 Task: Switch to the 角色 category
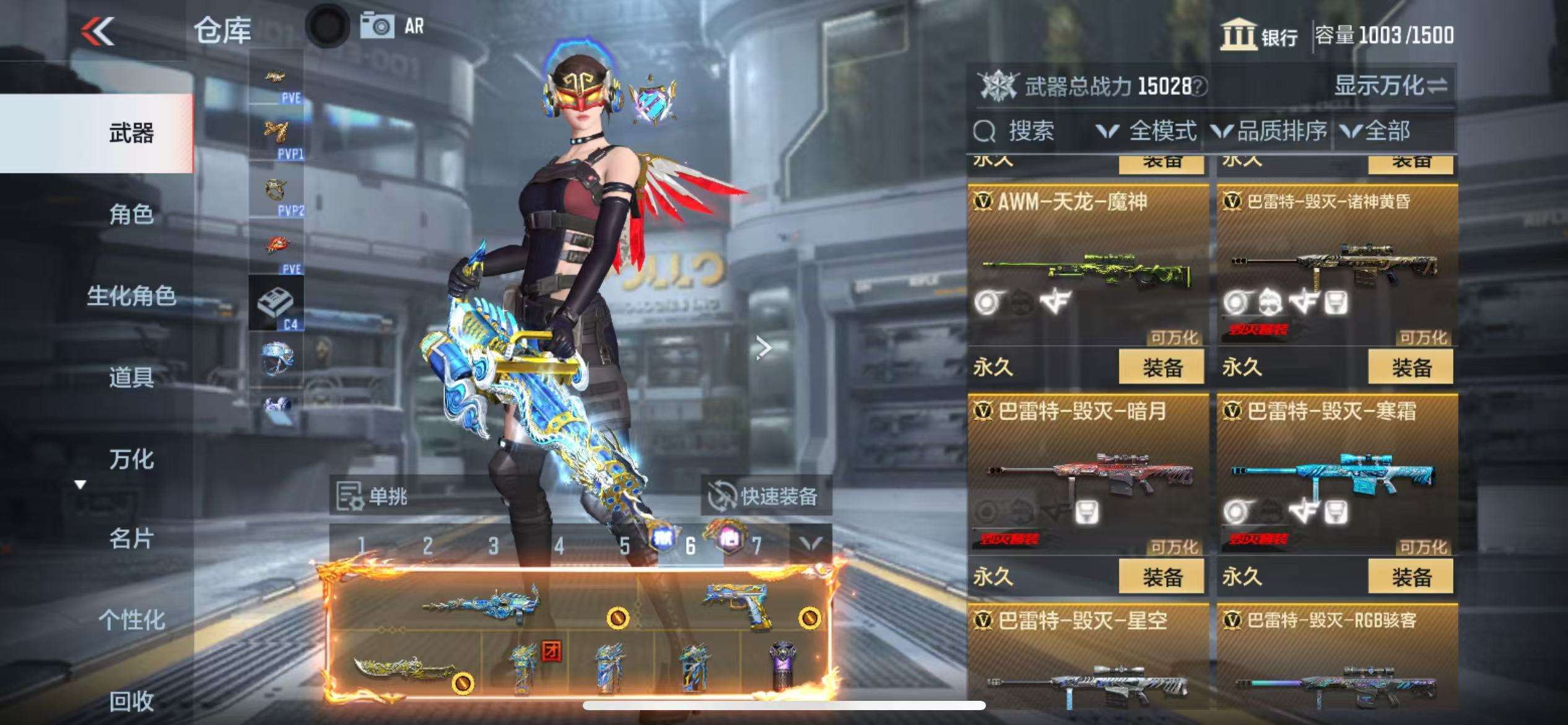pyautogui.click(x=131, y=214)
